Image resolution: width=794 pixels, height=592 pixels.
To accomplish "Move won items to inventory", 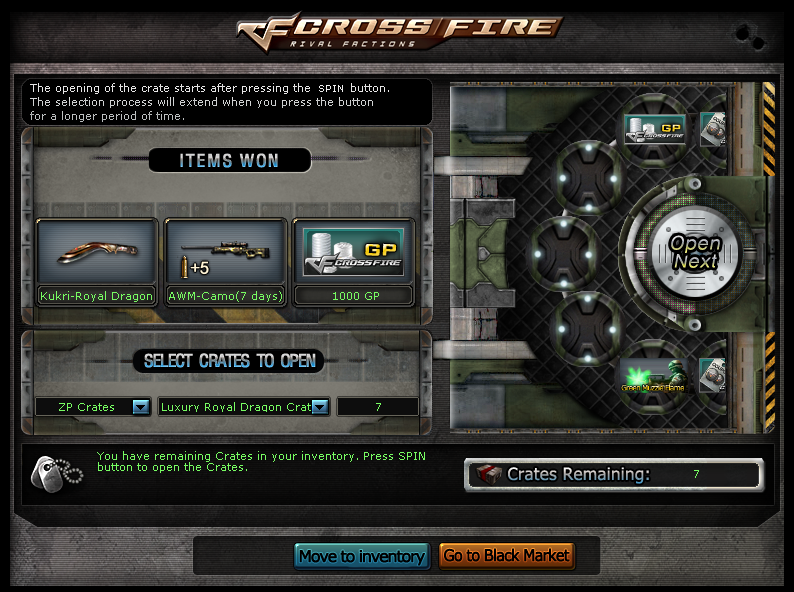I will pos(362,556).
